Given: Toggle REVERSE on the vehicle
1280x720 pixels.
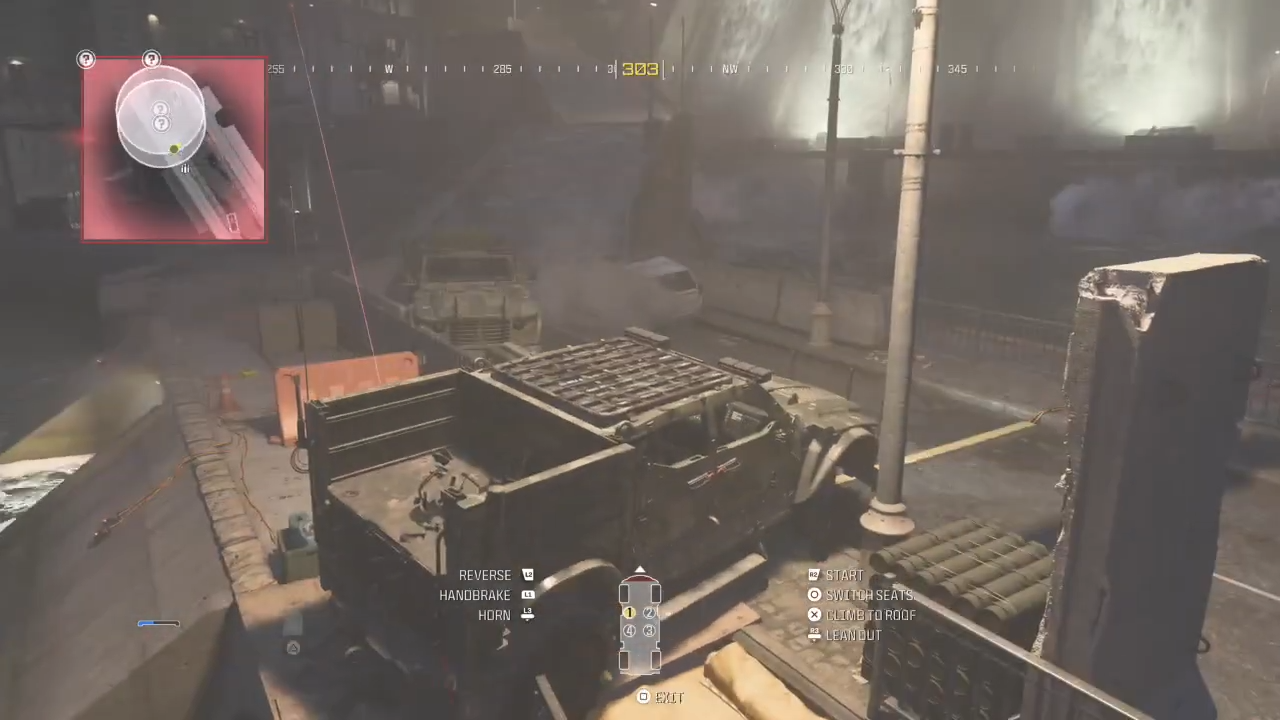Looking at the screenshot, I should coord(485,575).
